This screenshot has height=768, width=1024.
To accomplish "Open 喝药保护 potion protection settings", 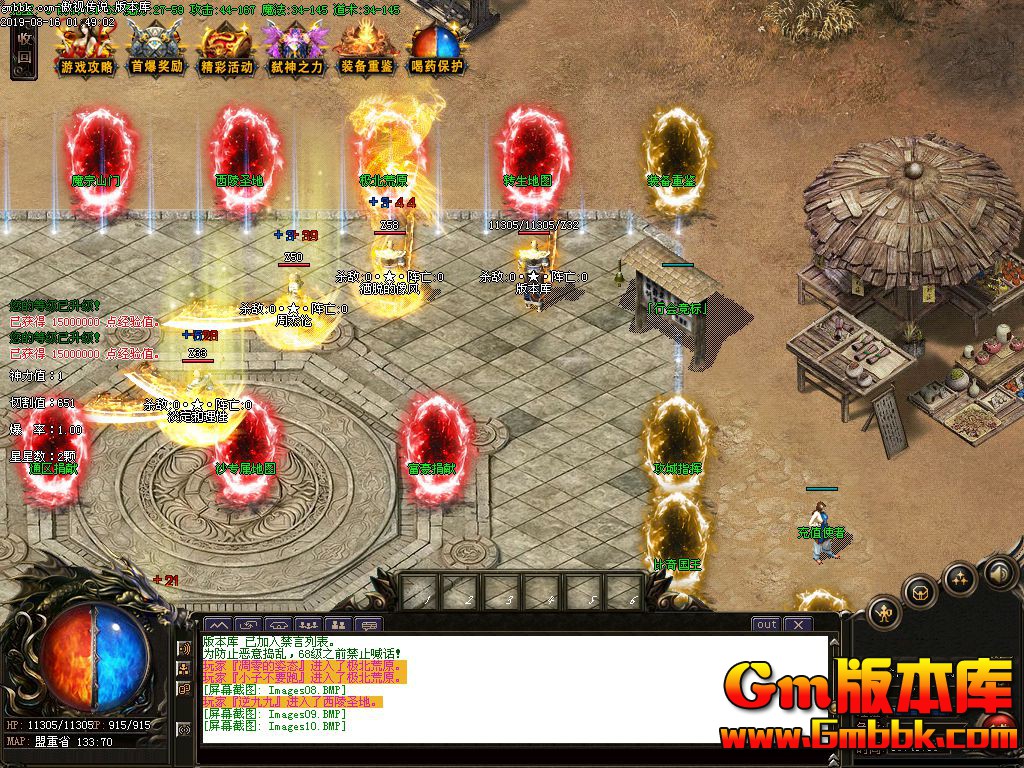I will click(x=437, y=48).
